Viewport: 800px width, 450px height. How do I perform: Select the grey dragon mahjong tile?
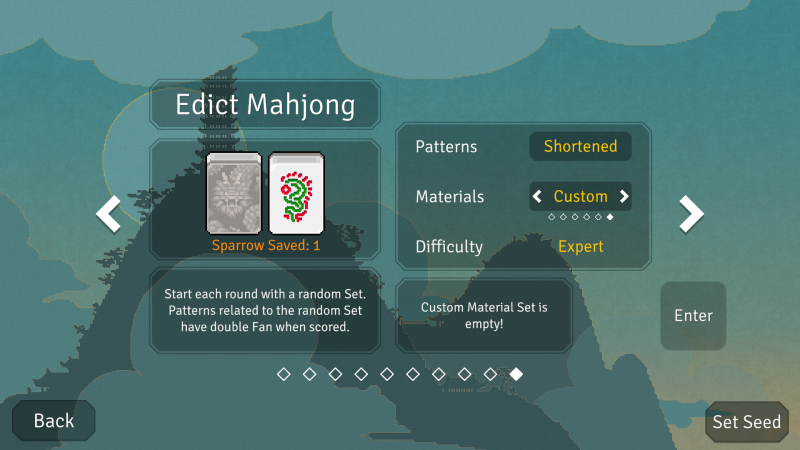(233, 193)
